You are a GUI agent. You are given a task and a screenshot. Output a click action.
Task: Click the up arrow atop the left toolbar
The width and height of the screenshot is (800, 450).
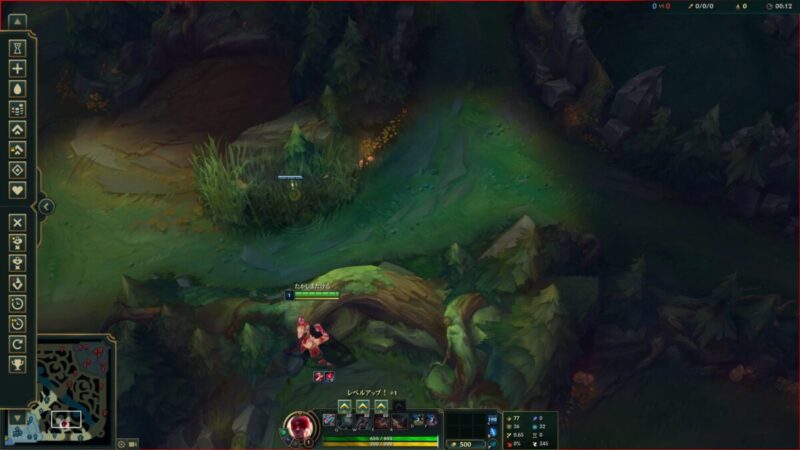17,20
